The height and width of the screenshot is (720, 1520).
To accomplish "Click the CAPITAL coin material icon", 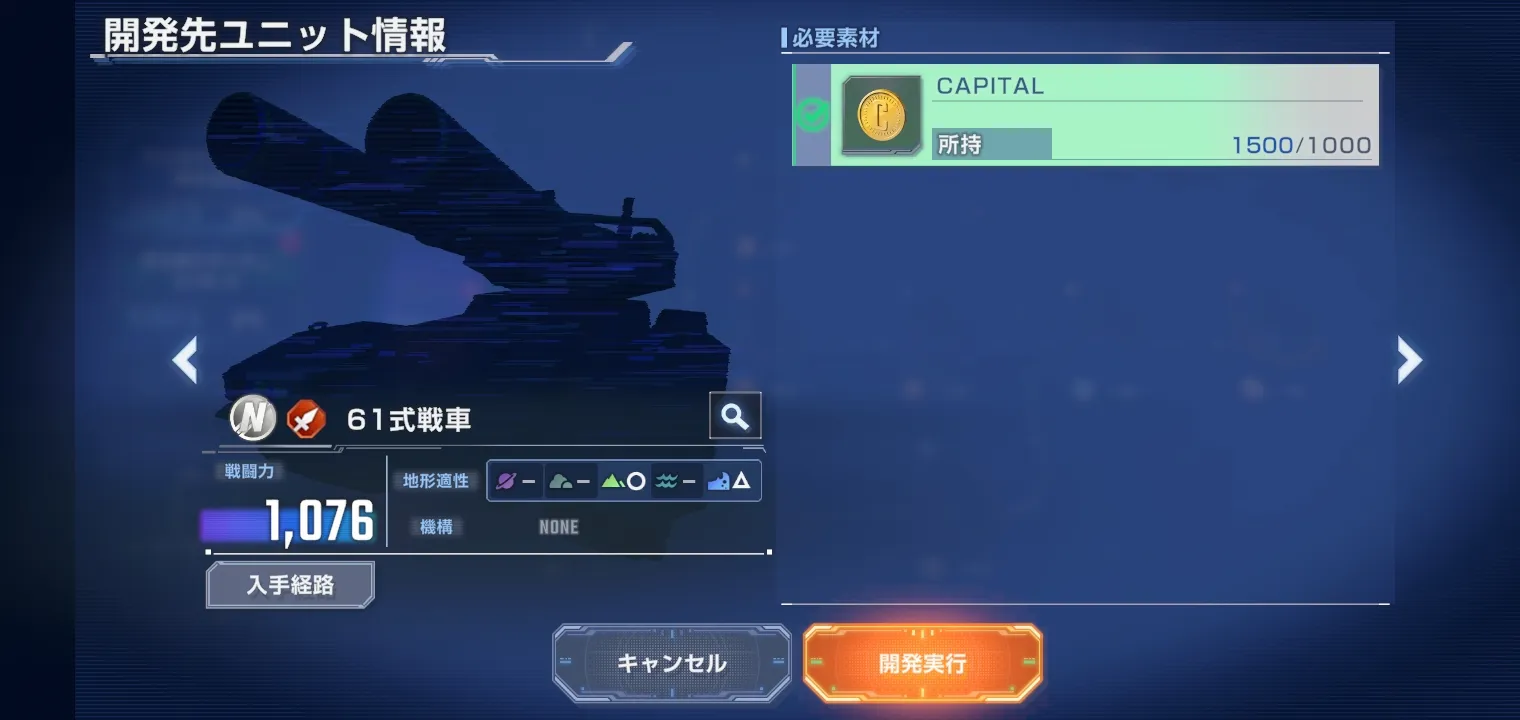I will 881,115.
